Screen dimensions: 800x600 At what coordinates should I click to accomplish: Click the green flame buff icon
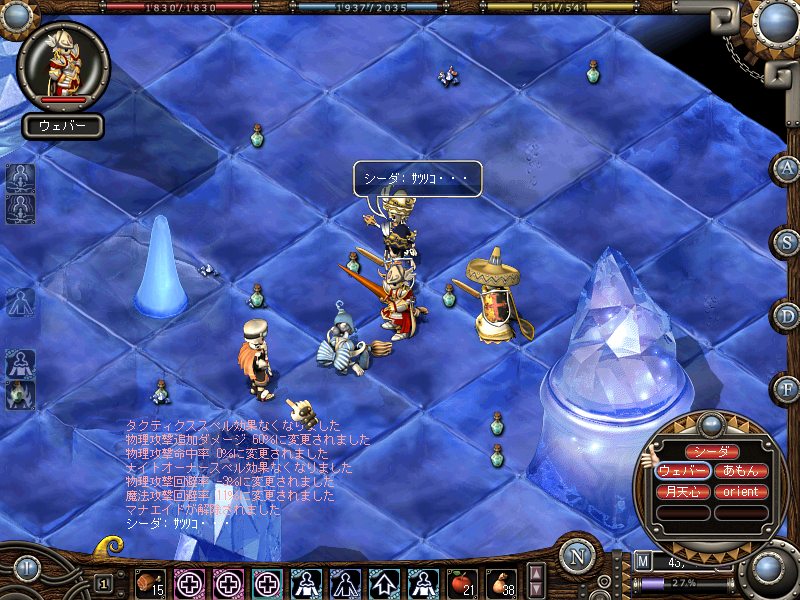click(x=20, y=395)
